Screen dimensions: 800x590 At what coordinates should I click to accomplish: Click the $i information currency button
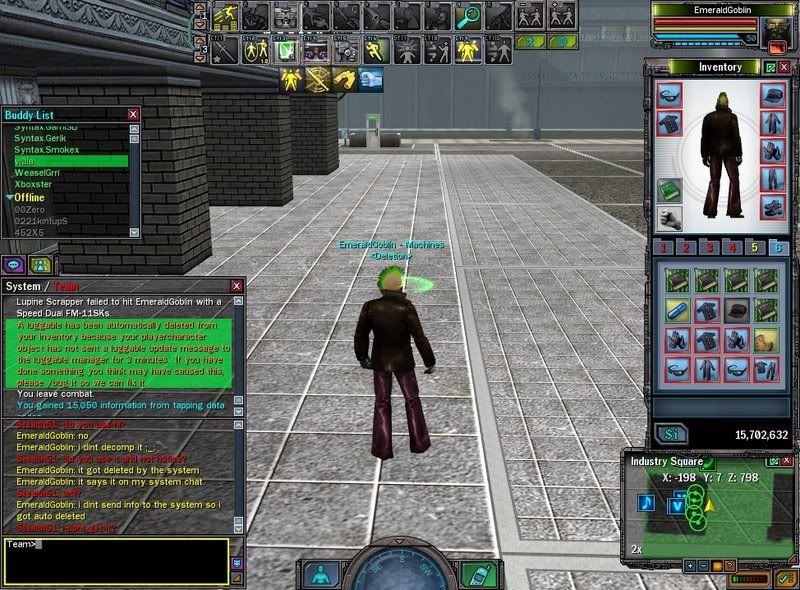click(x=668, y=435)
